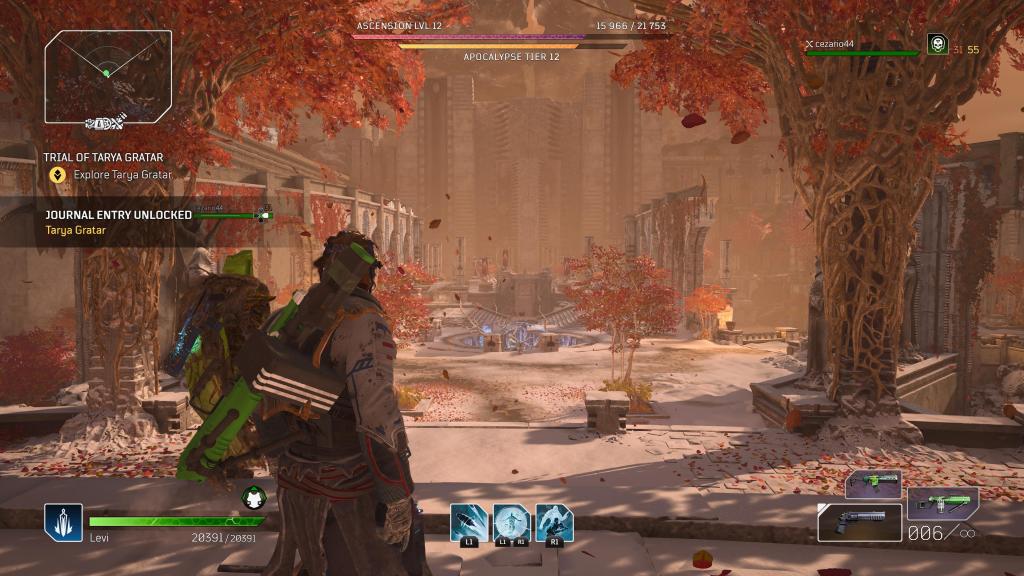1024x576 pixels.
Task: Switch to the small upper green weapon slot
Action: 873,484
